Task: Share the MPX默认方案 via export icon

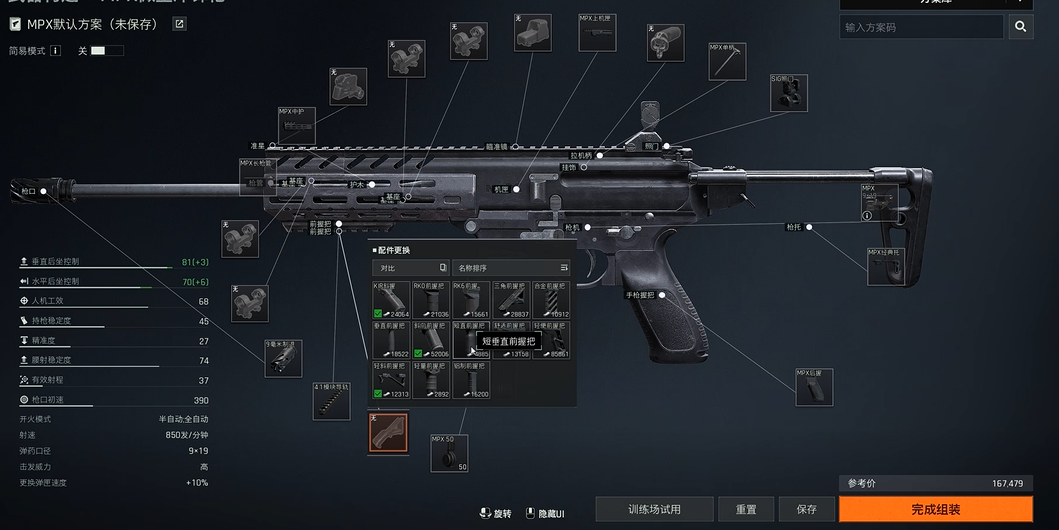Action: point(179,24)
